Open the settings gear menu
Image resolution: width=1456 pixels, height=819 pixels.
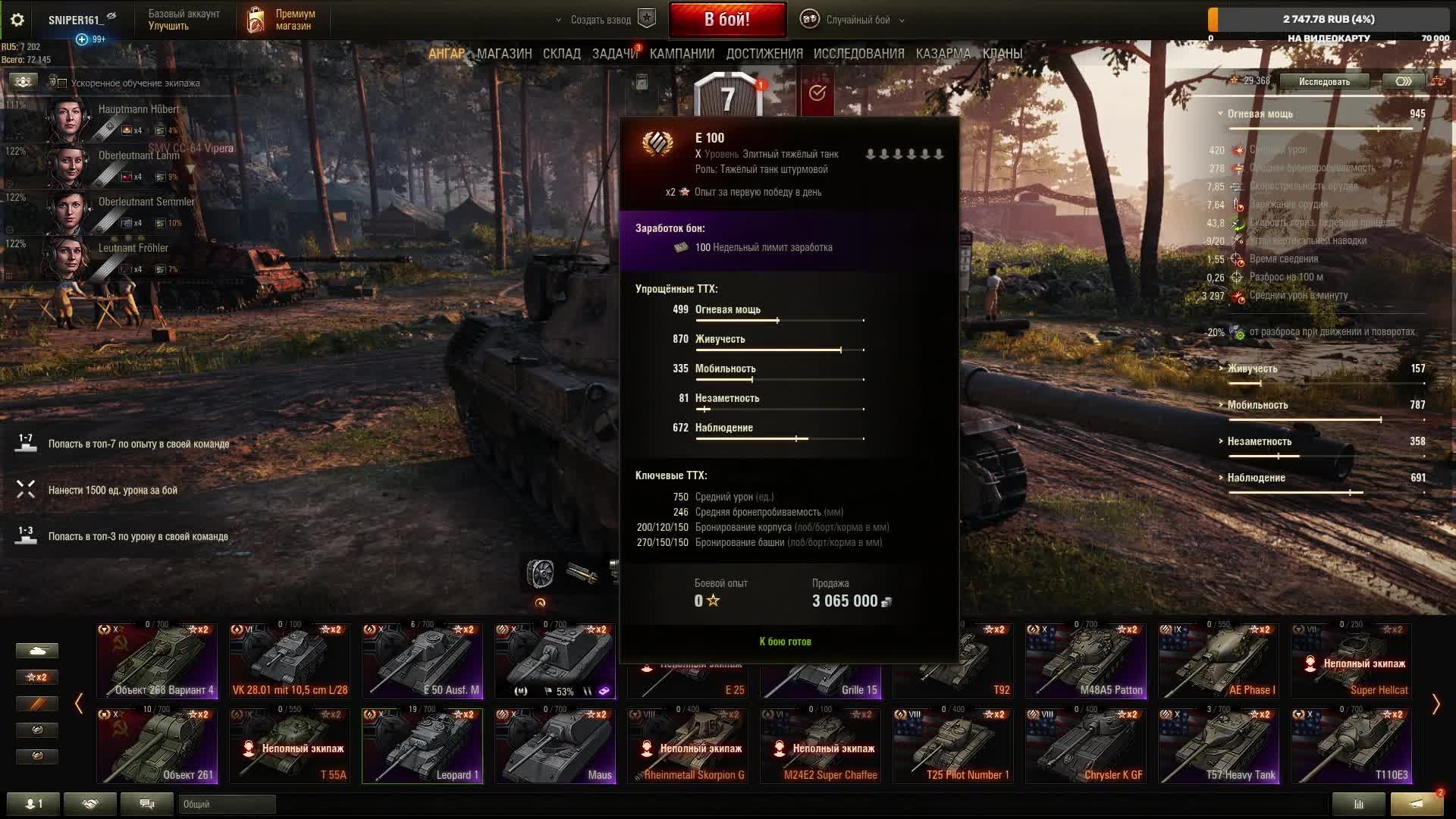[17, 20]
